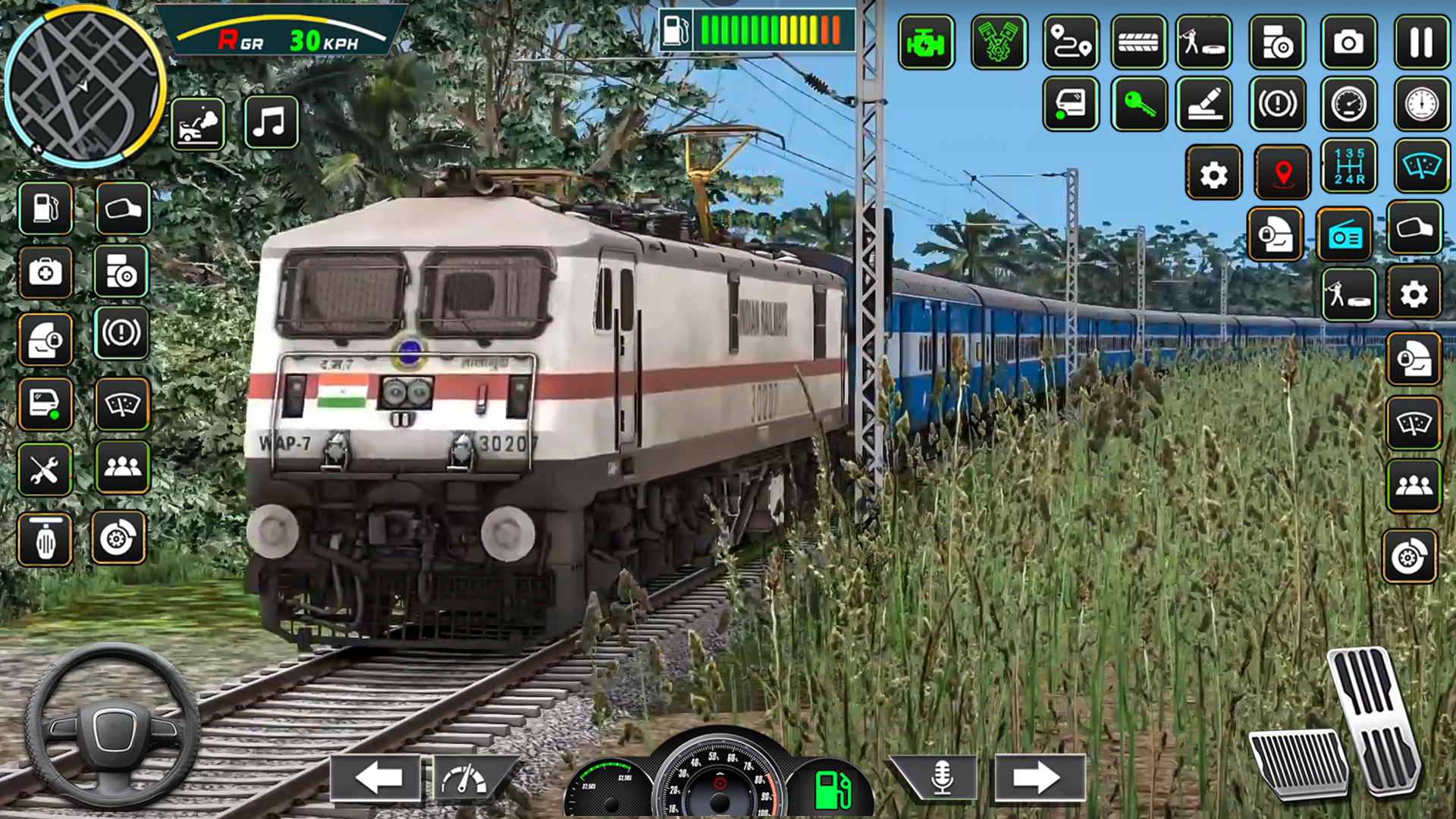Select the fuel pump icon on left sidebar
Viewport: 1456px width, 819px height.
[45, 209]
